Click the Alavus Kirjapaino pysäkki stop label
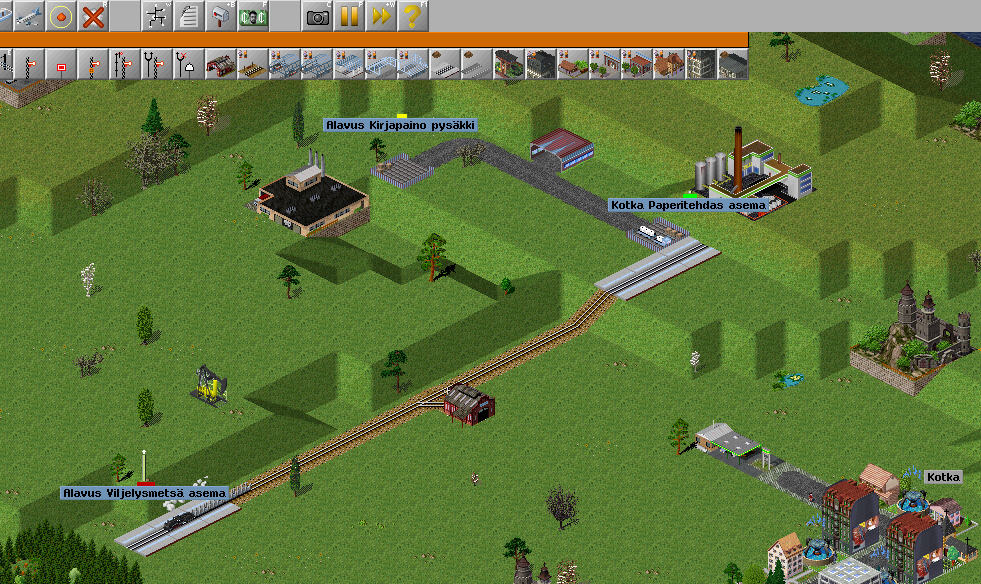This screenshot has height=584, width=981. [400, 125]
